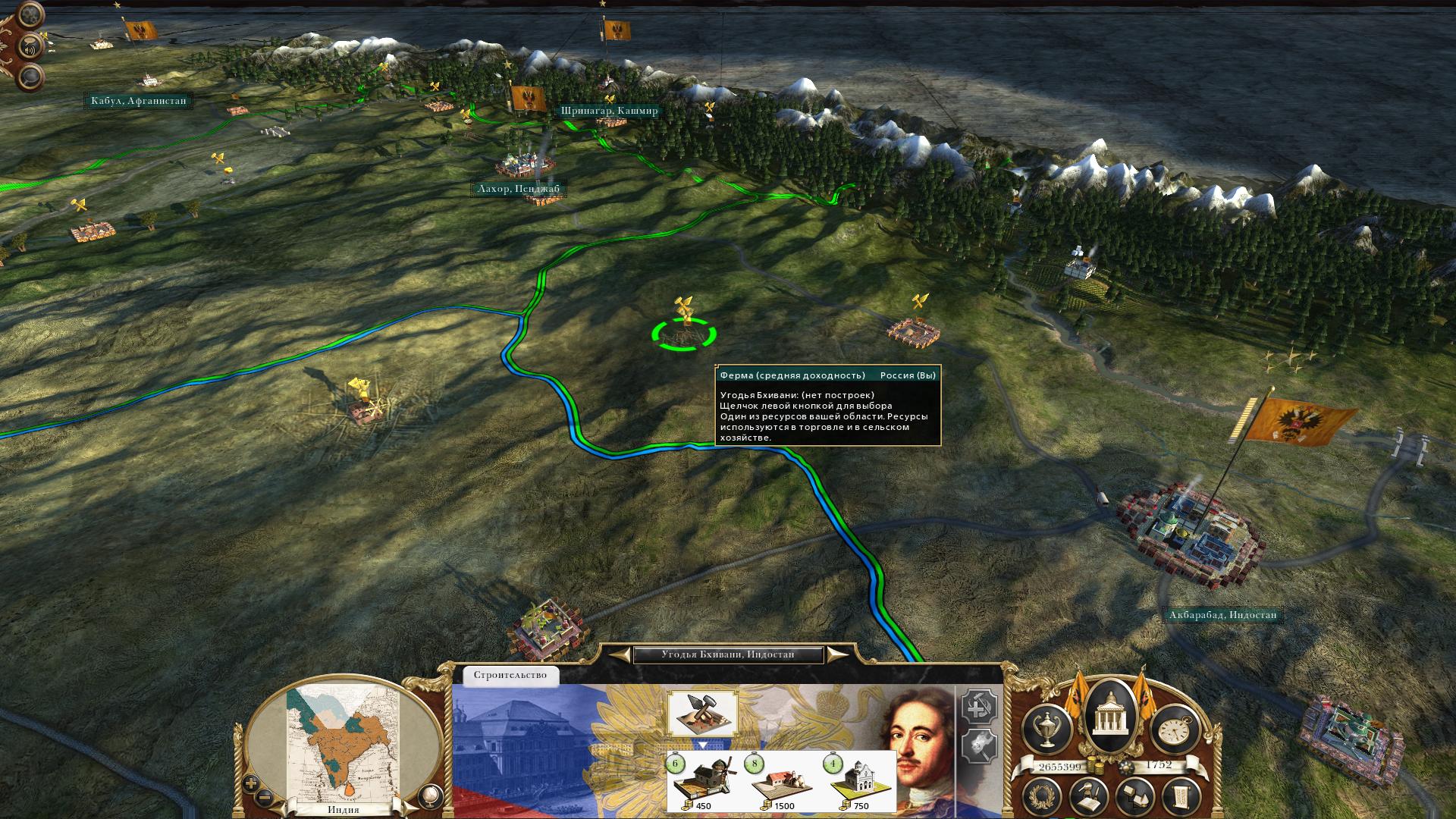Open the globe world map button
This screenshot has width=1456, height=819.
pos(429,795)
